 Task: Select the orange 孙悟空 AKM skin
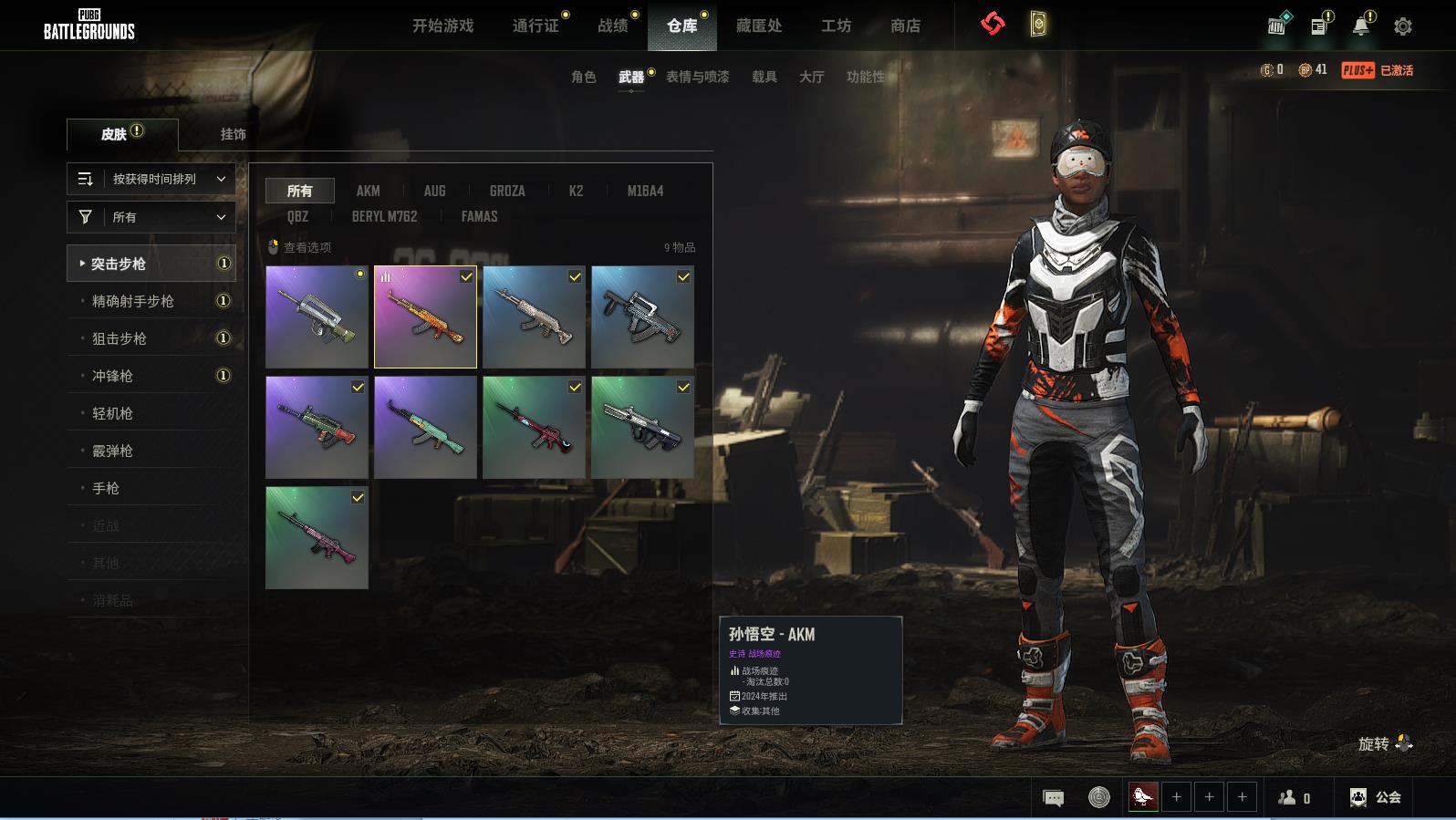click(425, 317)
